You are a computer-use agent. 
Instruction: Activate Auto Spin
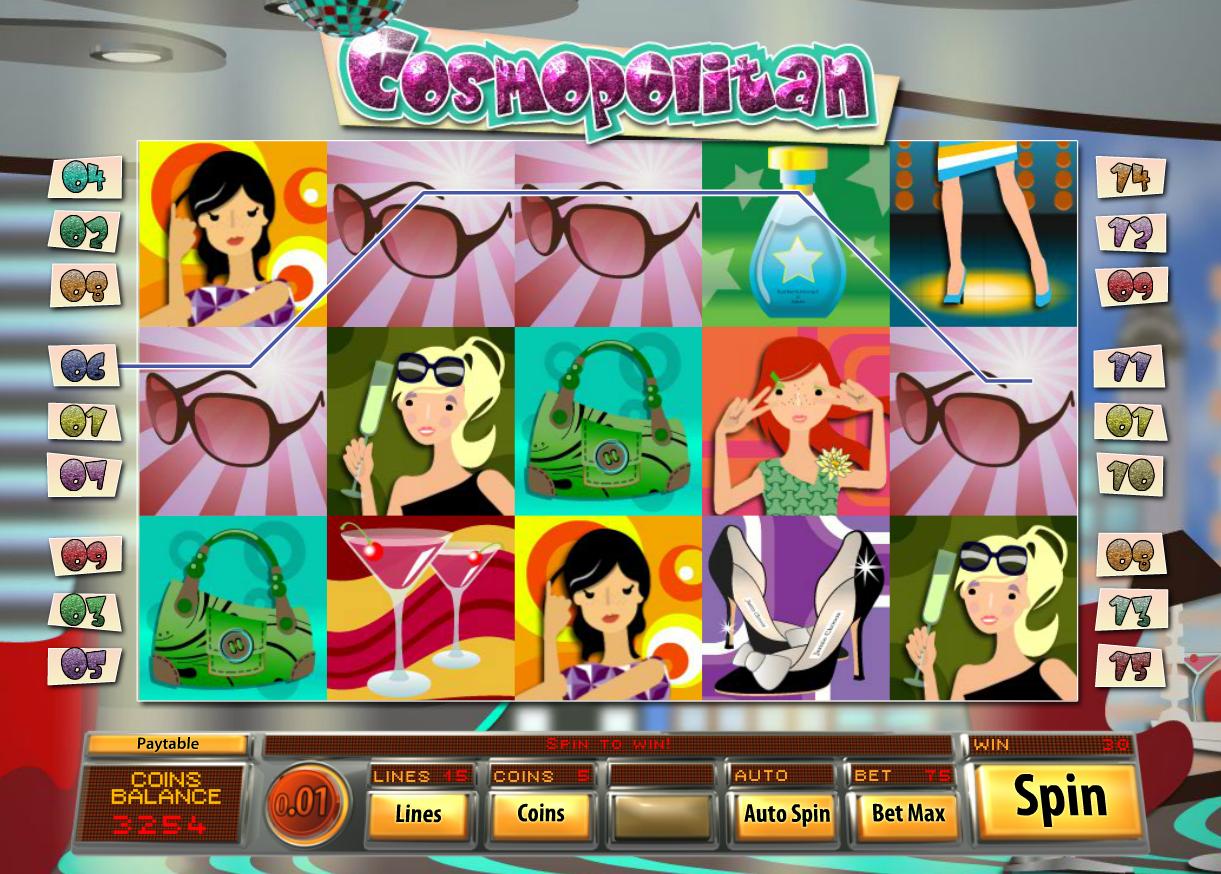(x=786, y=813)
